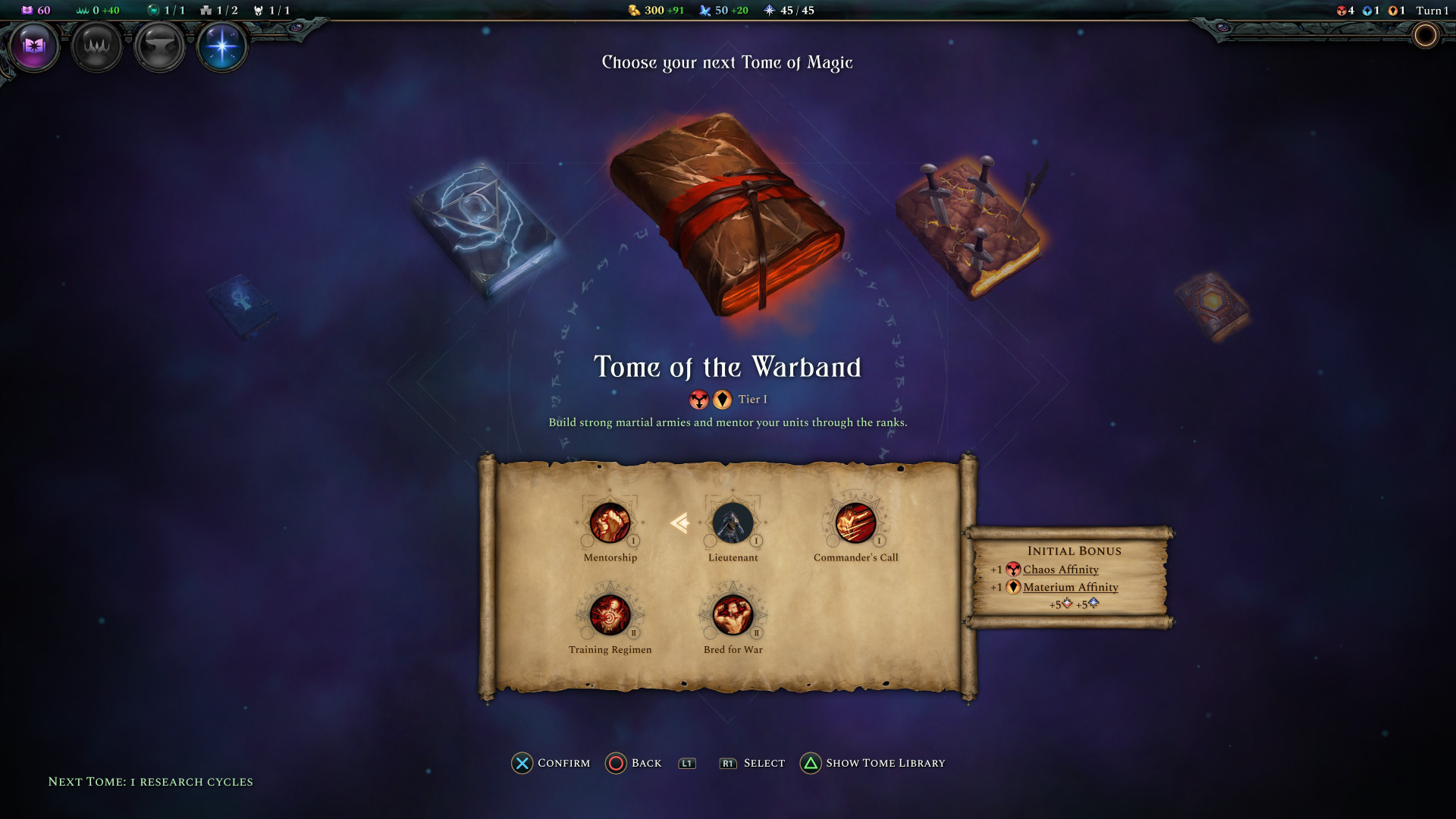Select the Lieutenant unit icon

pyautogui.click(x=733, y=523)
